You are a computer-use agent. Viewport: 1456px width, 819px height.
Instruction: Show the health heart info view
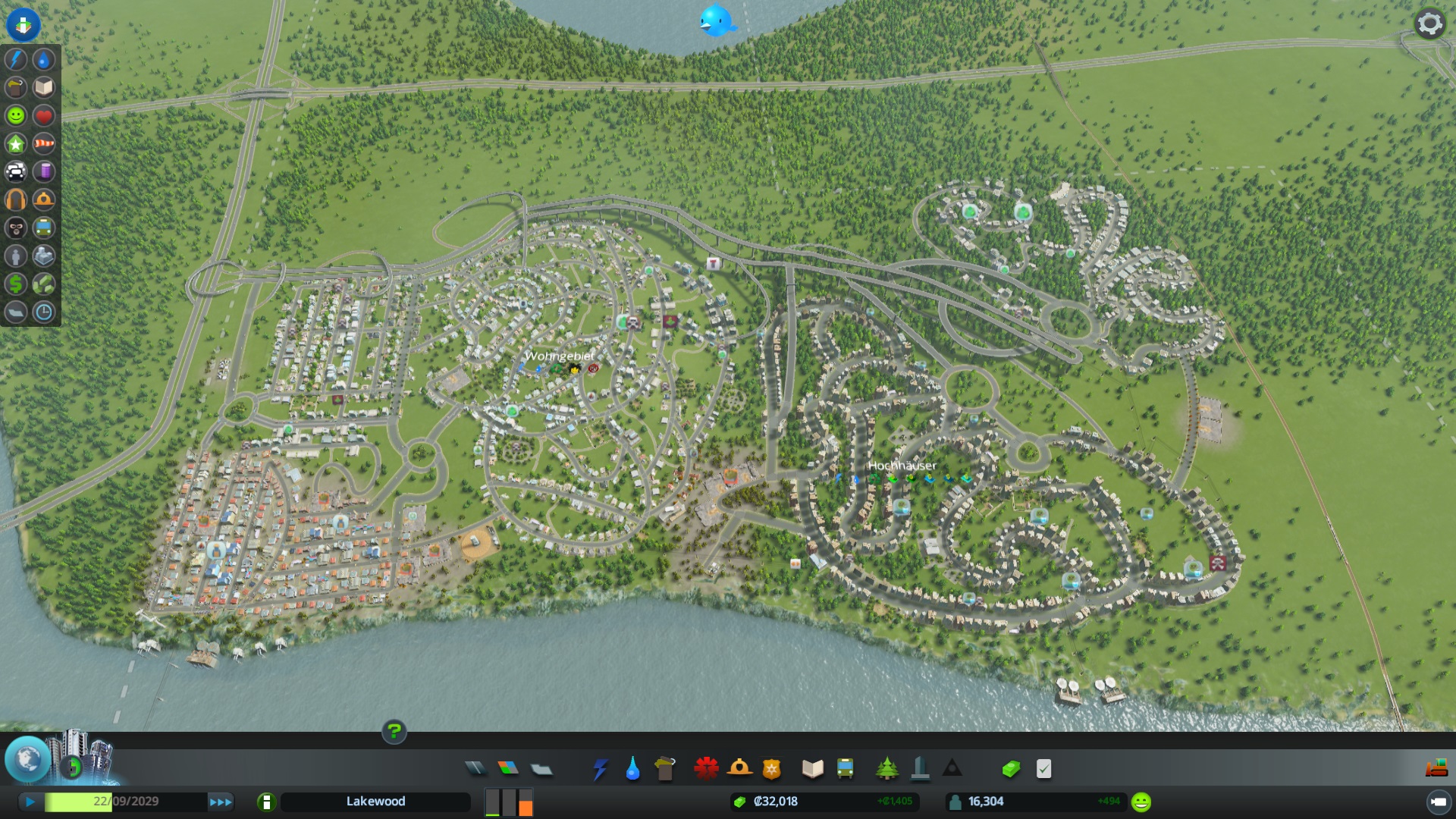(44, 115)
